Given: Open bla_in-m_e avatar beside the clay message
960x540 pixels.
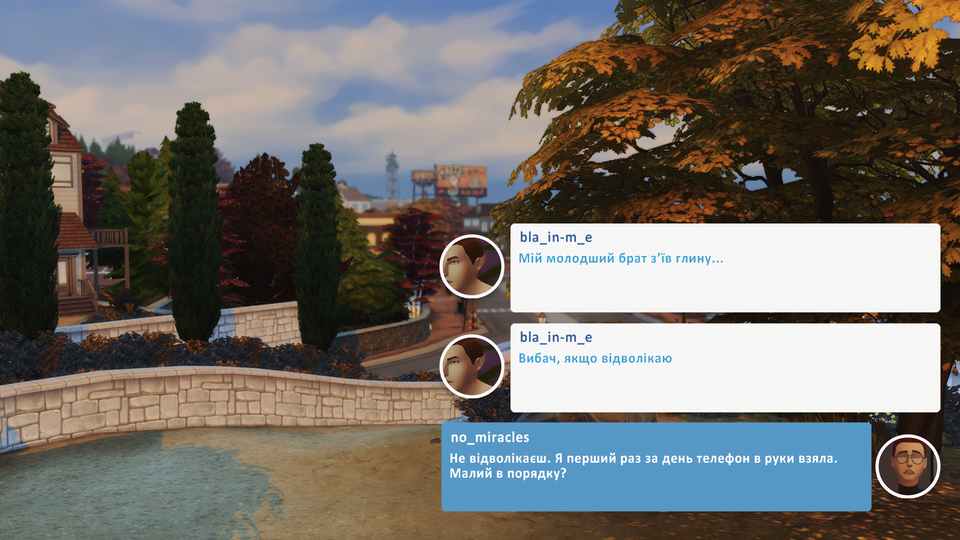Looking at the screenshot, I should click(x=471, y=266).
